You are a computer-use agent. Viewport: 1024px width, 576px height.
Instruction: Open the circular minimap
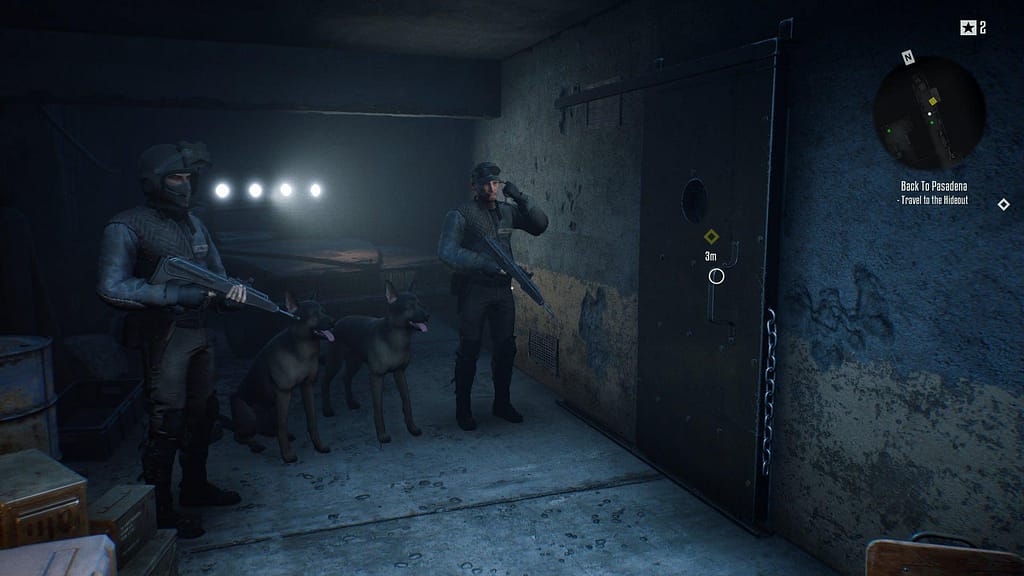click(929, 112)
